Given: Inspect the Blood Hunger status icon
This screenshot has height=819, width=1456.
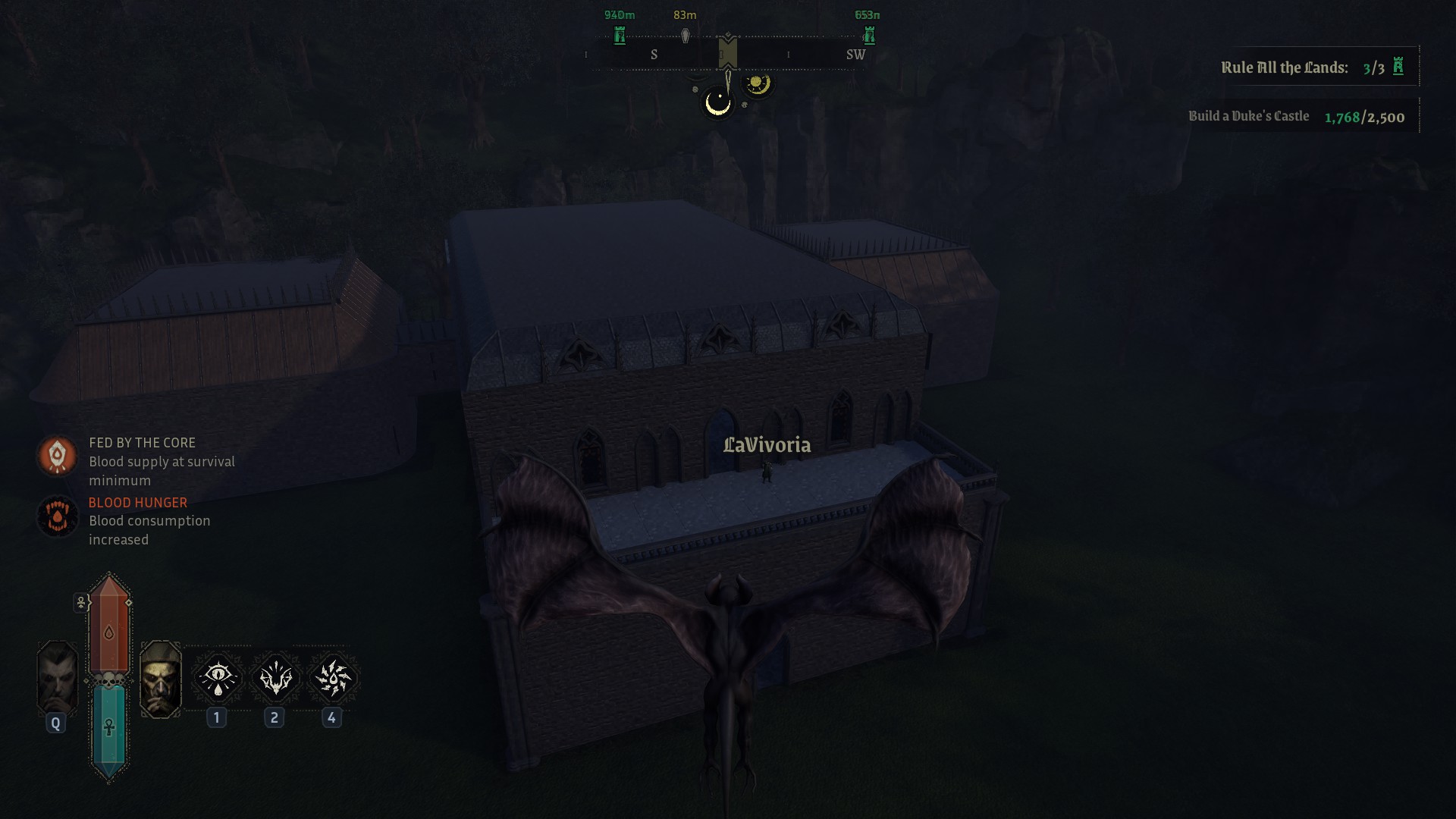Looking at the screenshot, I should pos(58,516).
